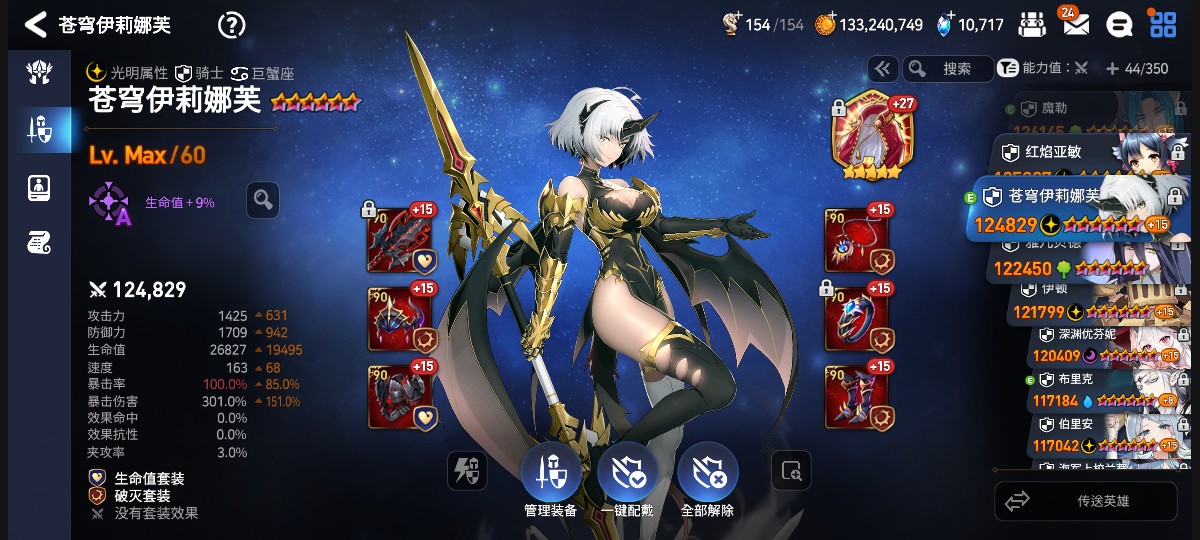Go back using the top-left arrow
The image size is (1200, 540).
tap(35, 25)
